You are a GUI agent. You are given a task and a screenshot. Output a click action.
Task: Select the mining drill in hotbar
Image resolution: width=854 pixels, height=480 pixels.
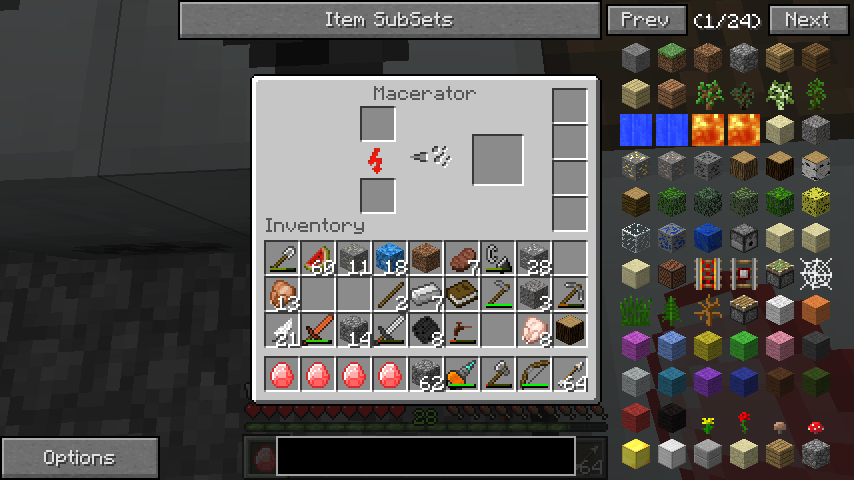pos(462,375)
